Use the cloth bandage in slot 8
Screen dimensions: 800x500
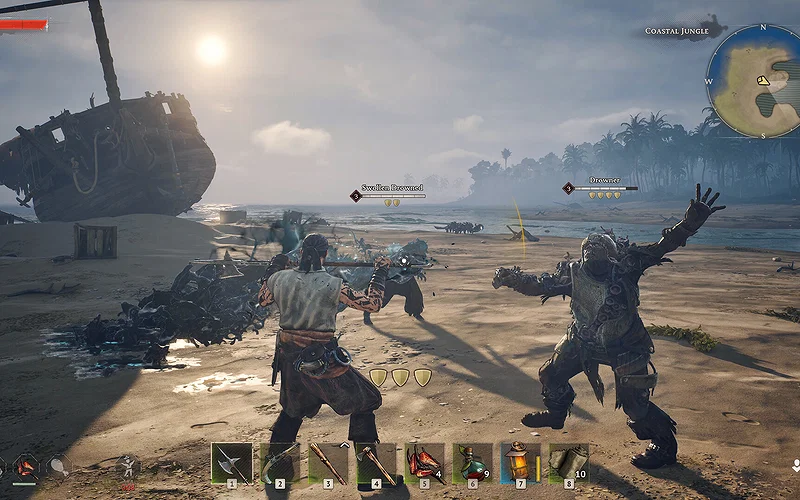coord(568,463)
